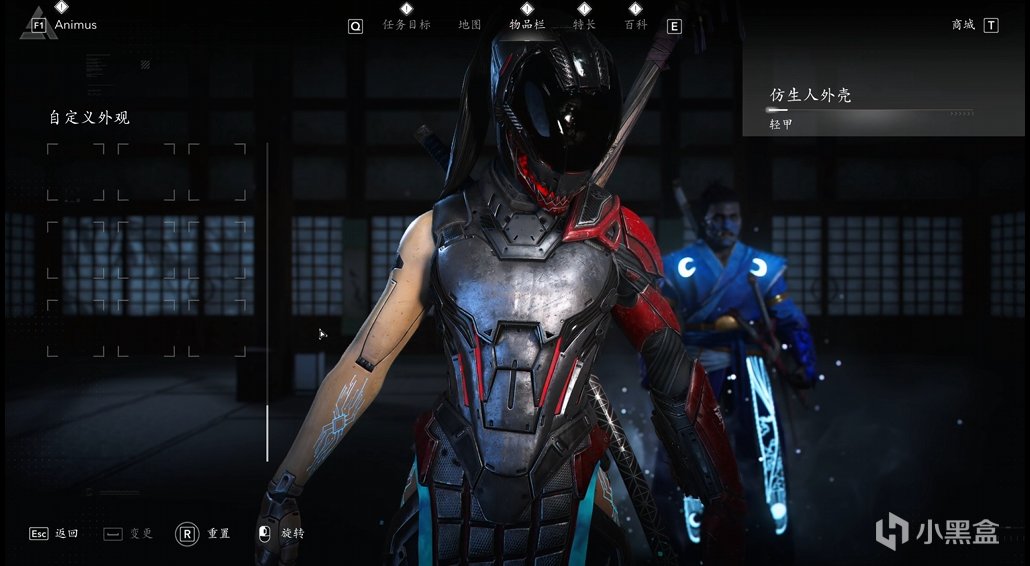
Task: Click 重置 to reset the appearance
Action: tap(218, 534)
